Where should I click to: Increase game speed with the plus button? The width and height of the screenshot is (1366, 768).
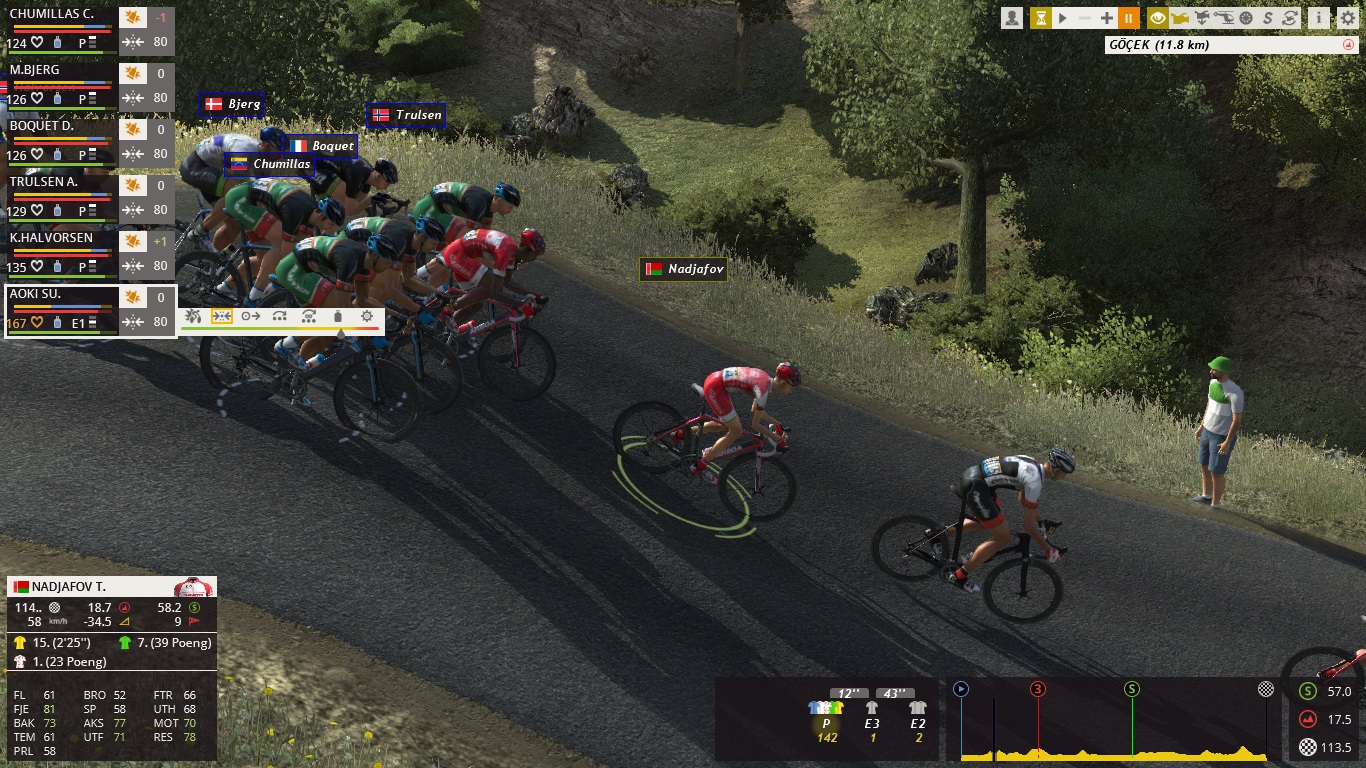pyautogui.click(x=1107, y=17)
